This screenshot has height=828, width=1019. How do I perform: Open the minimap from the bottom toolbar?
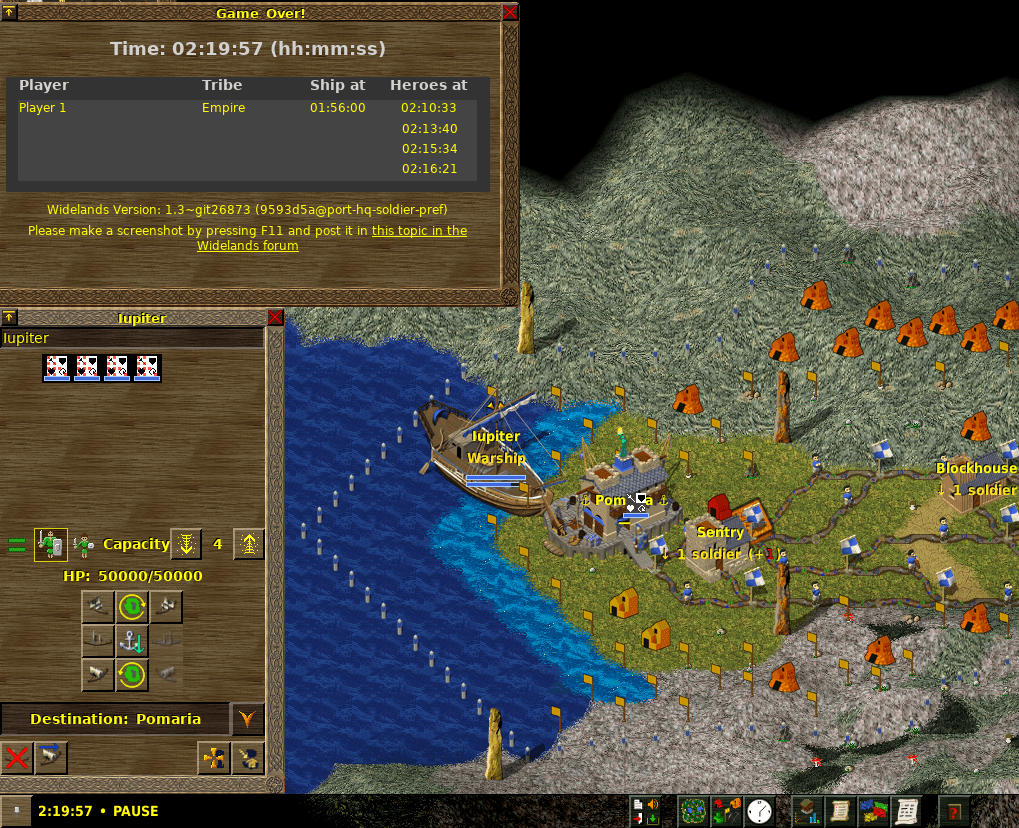(x=692, y=810)
